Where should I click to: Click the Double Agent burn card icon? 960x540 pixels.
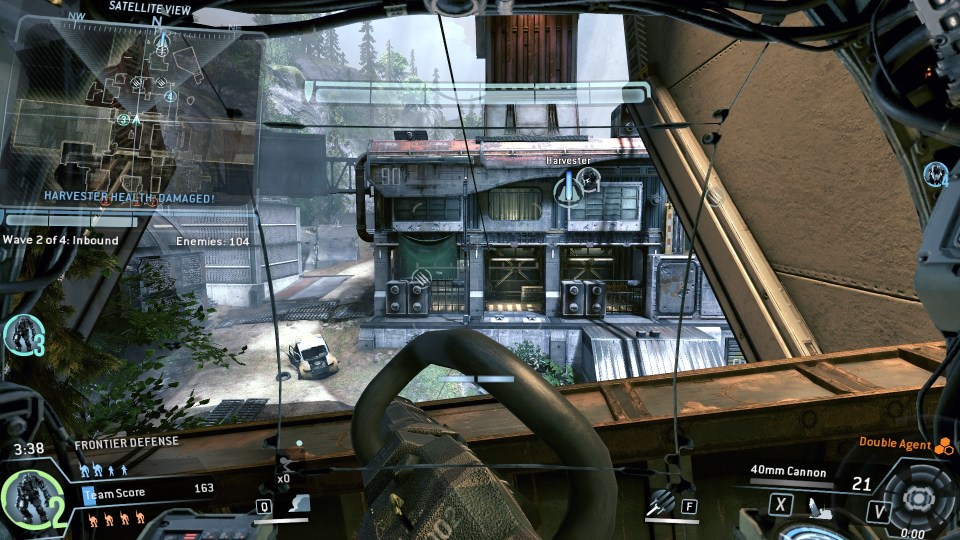coord(943,446)
